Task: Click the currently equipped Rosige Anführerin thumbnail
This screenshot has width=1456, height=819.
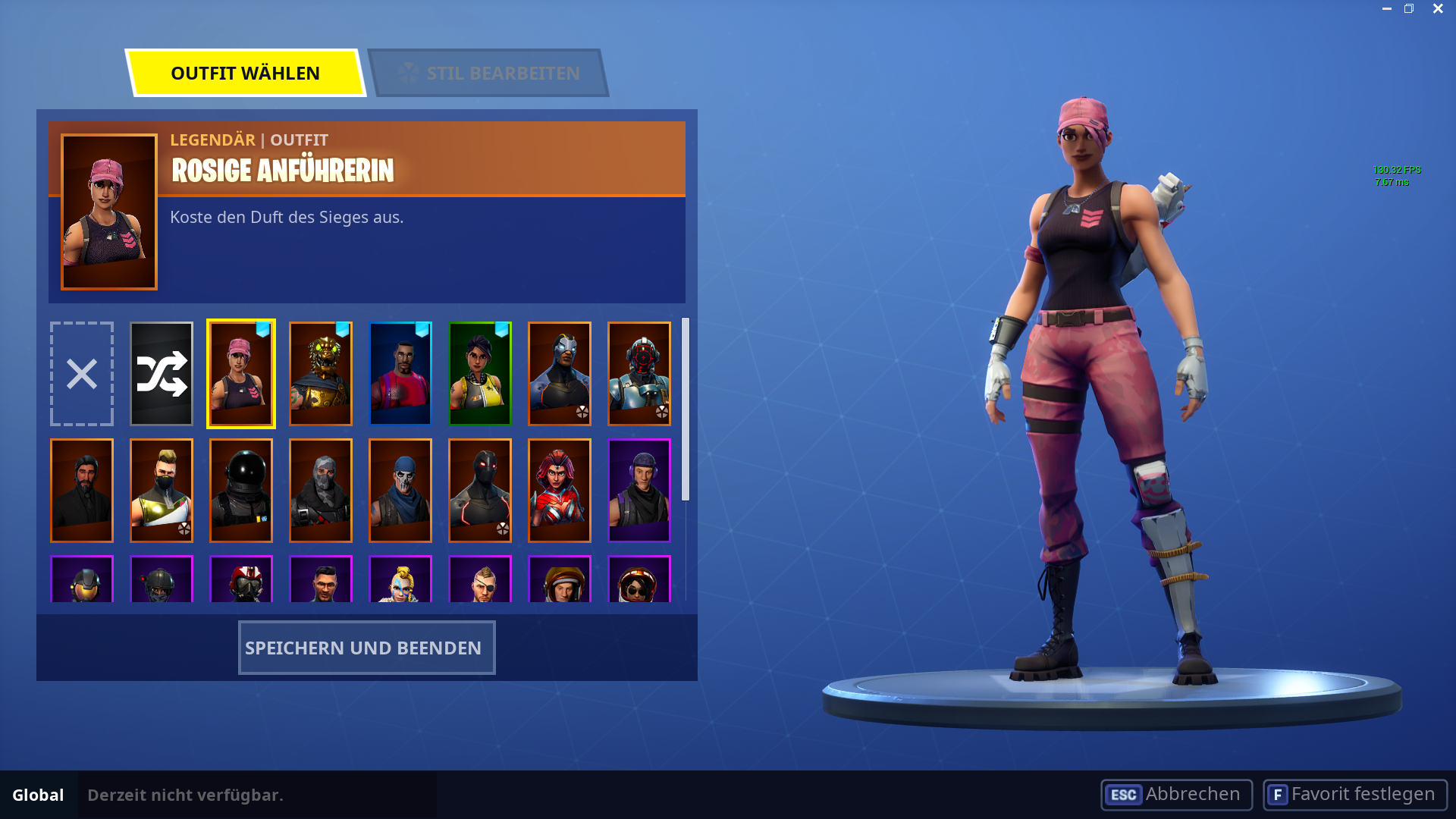Action: point(240,373)
